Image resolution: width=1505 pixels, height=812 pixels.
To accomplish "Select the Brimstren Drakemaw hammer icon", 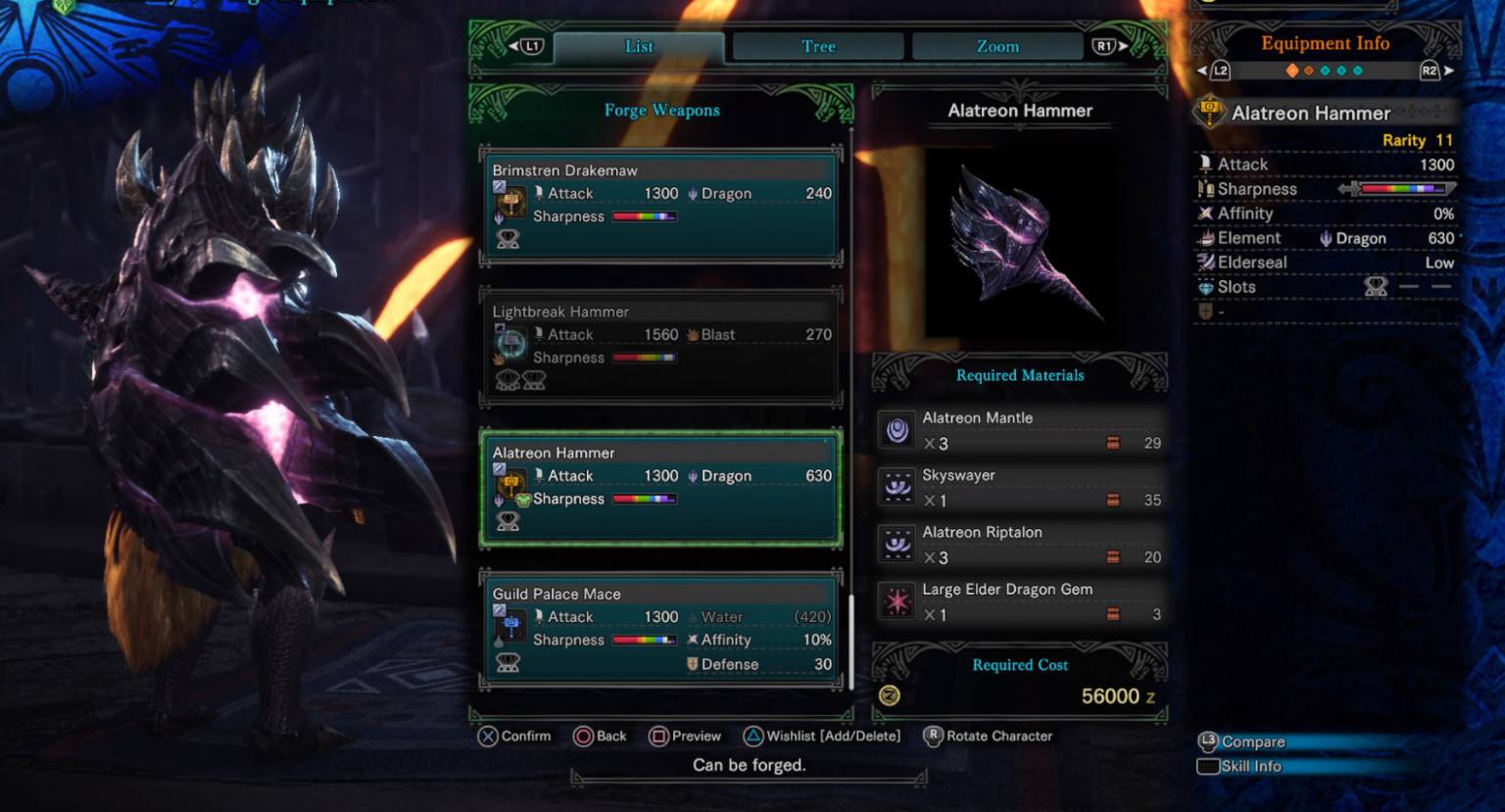I will coord(511,201).
